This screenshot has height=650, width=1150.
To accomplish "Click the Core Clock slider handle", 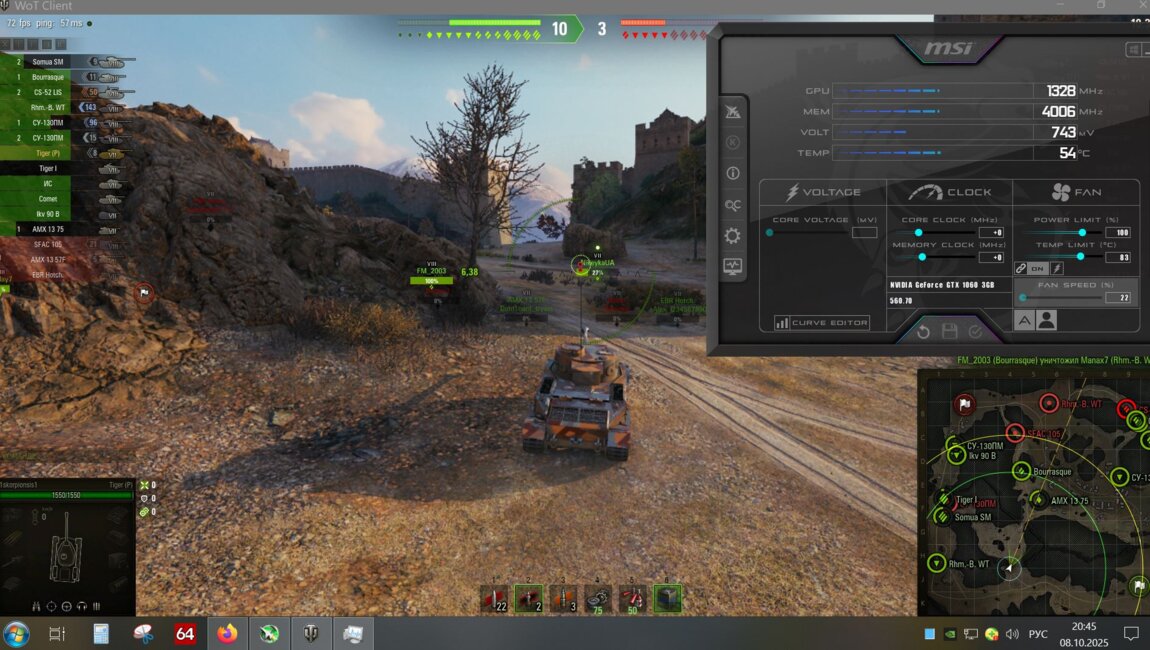I will point(918,232).
